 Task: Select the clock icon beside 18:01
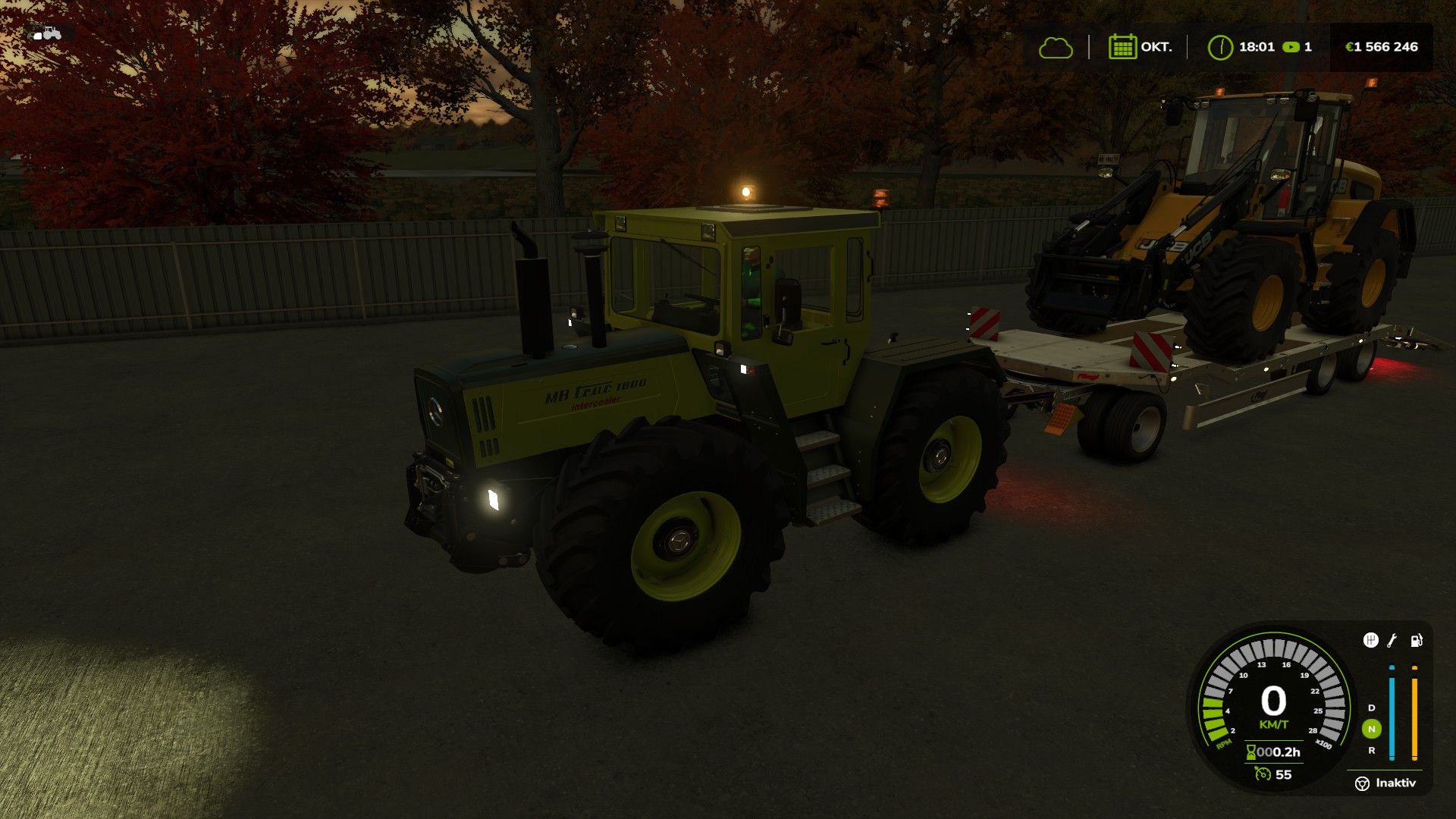coord(1220,47)
